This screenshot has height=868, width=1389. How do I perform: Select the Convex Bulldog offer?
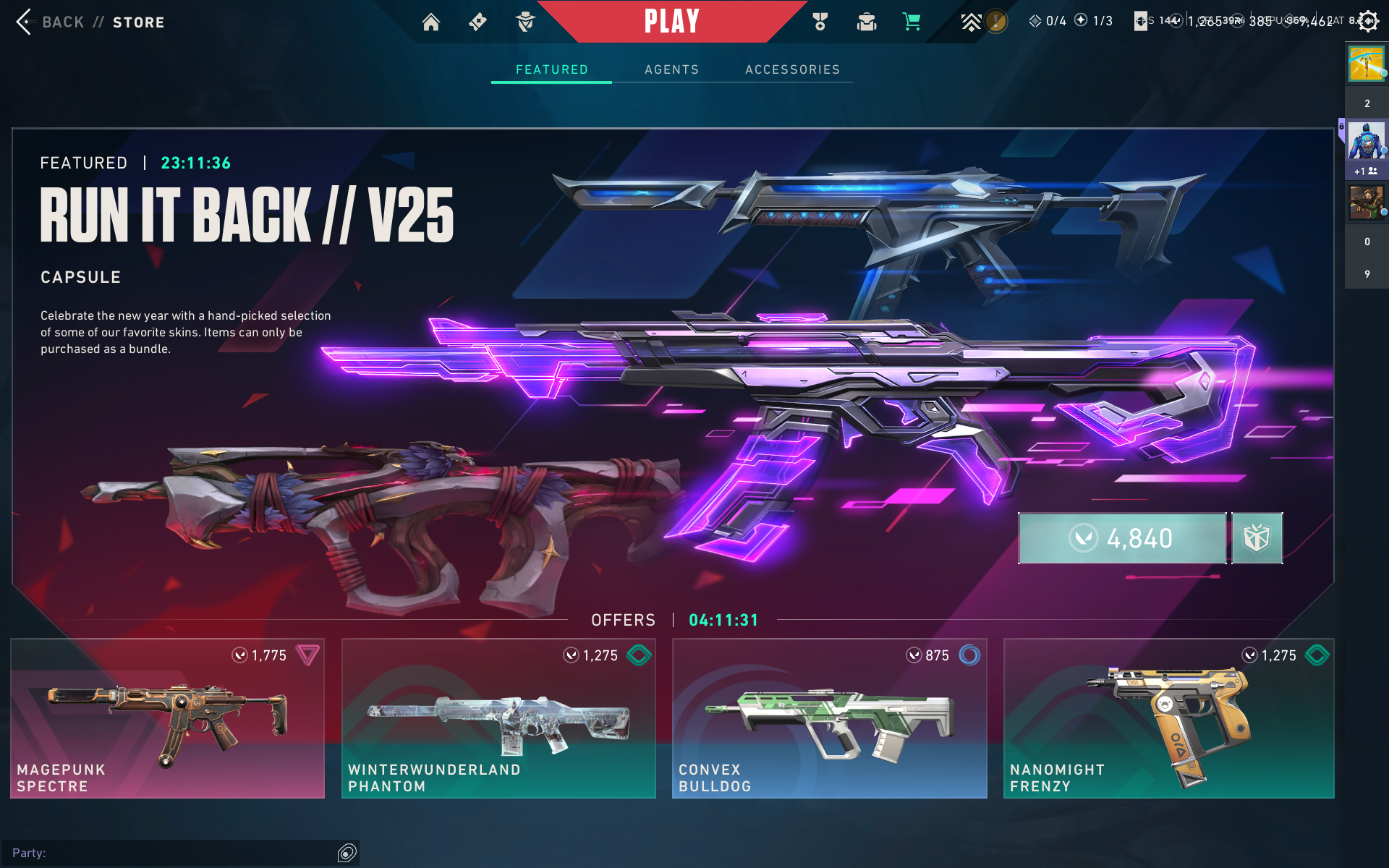(x=829, y=718)
